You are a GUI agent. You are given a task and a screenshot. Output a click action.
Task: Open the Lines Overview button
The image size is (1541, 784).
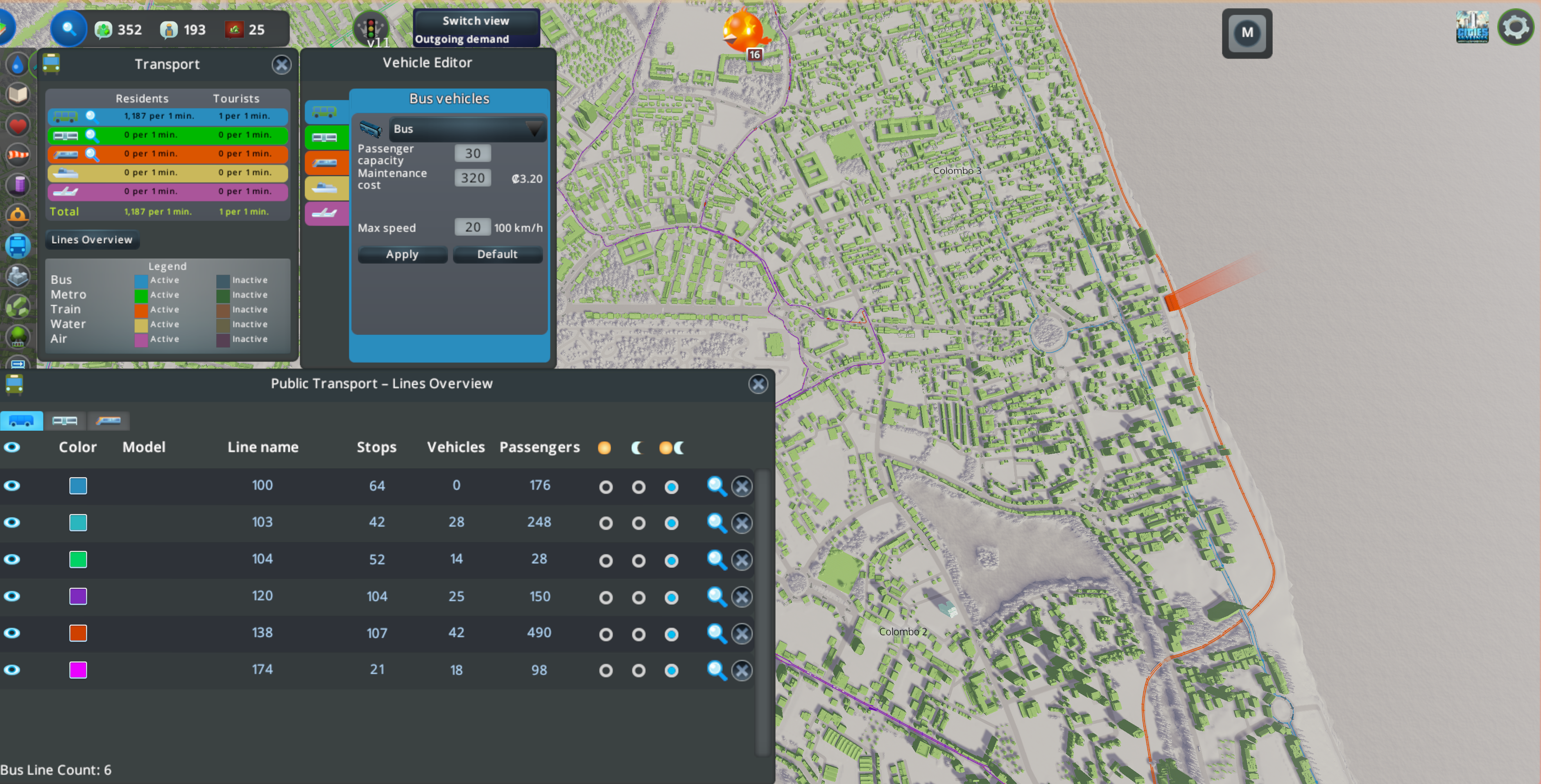[92, 240]
